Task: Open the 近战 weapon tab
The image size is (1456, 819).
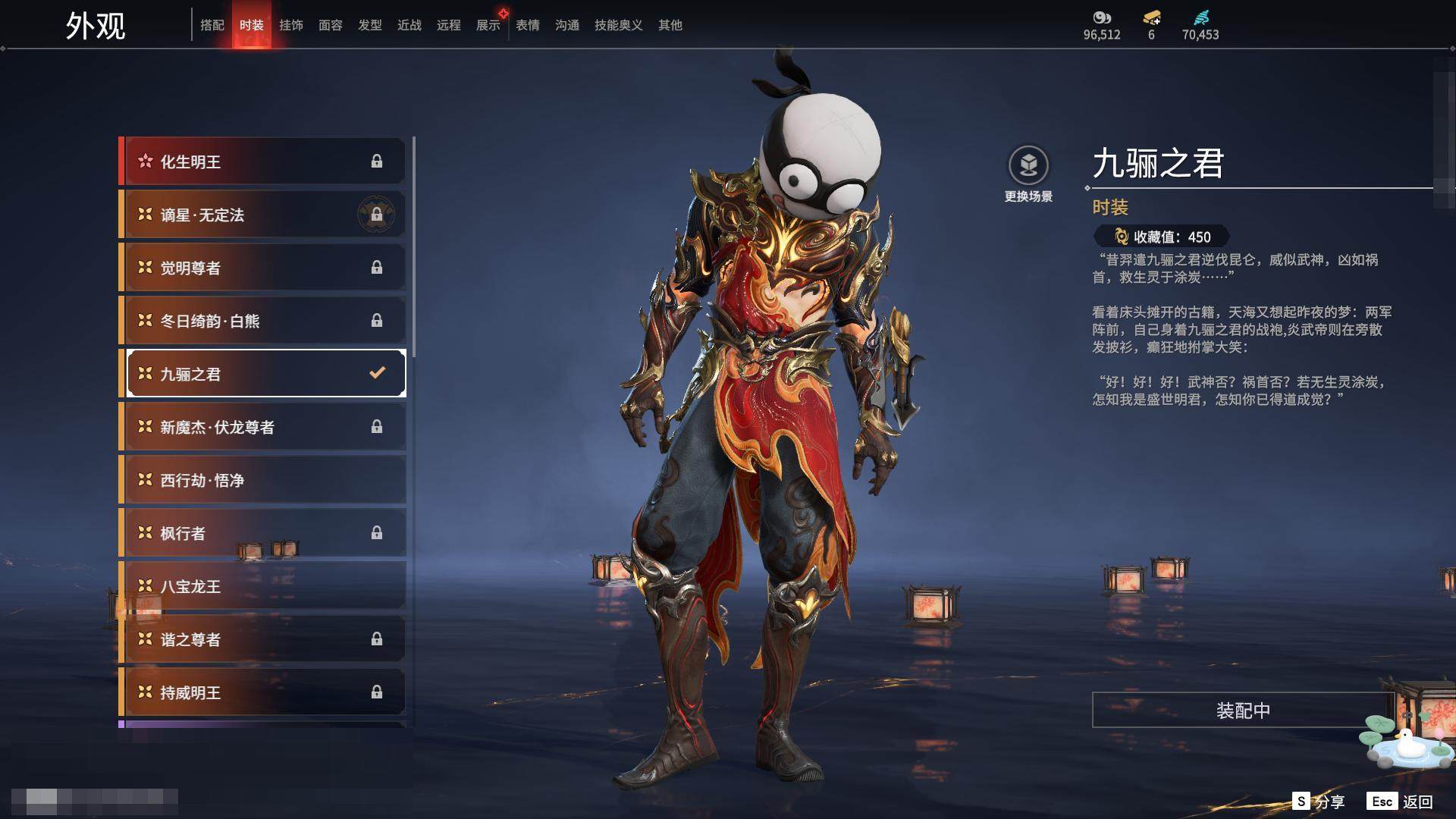Action: point(409,25)
